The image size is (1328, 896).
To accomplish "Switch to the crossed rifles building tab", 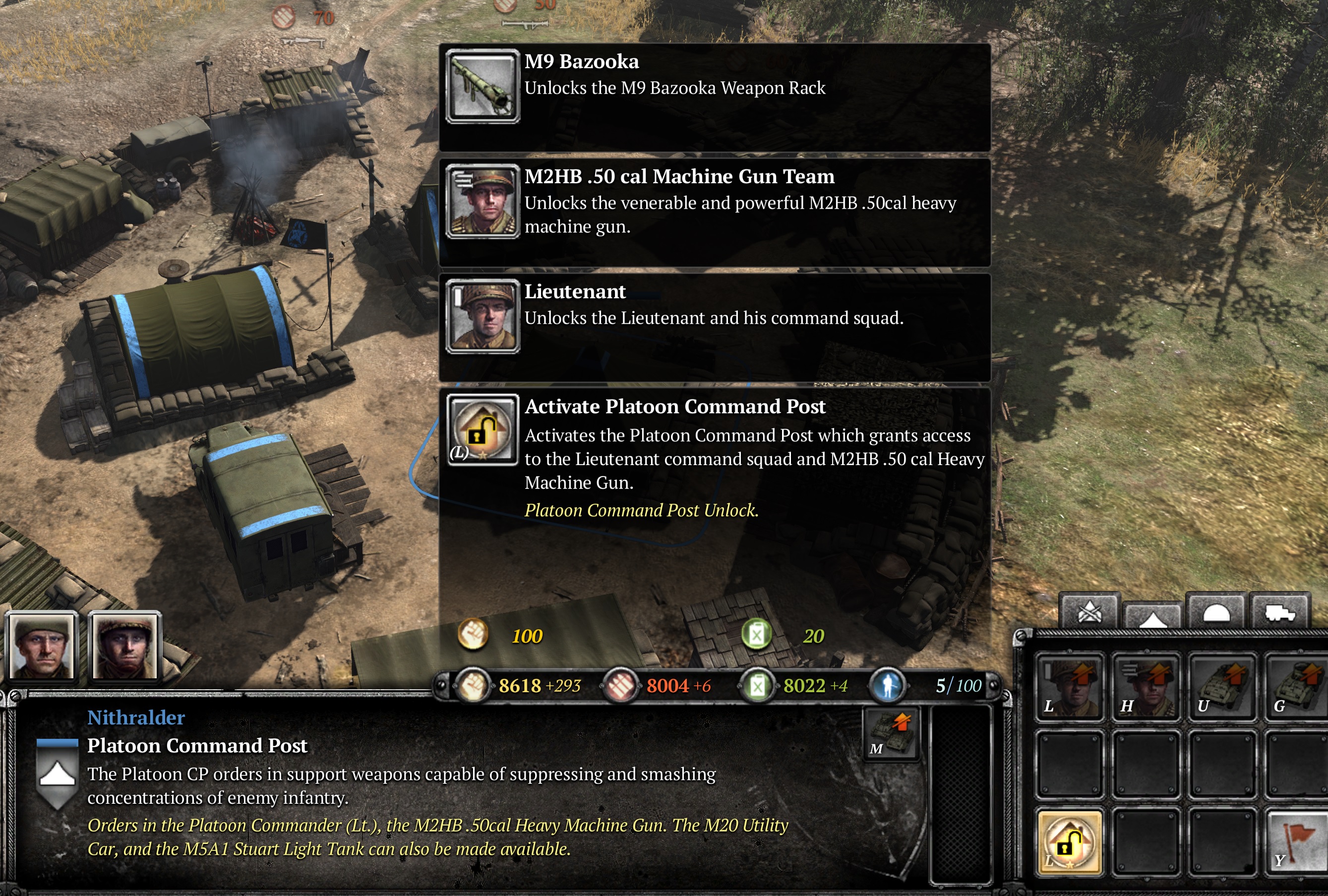I will pos(1089,612).
